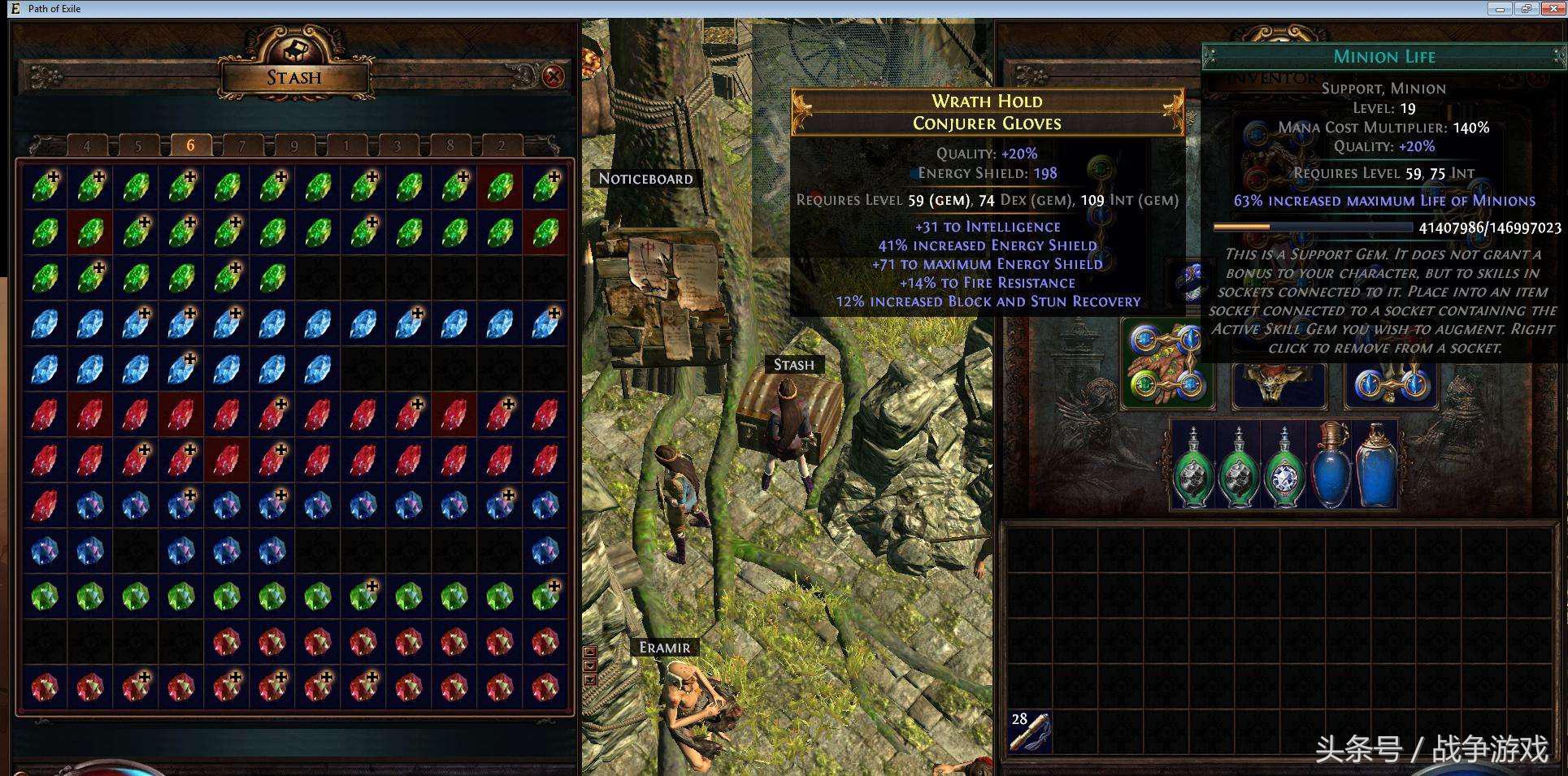1568x776 pixels.
Task: Open stash tab 1
Action: (345, 146)
